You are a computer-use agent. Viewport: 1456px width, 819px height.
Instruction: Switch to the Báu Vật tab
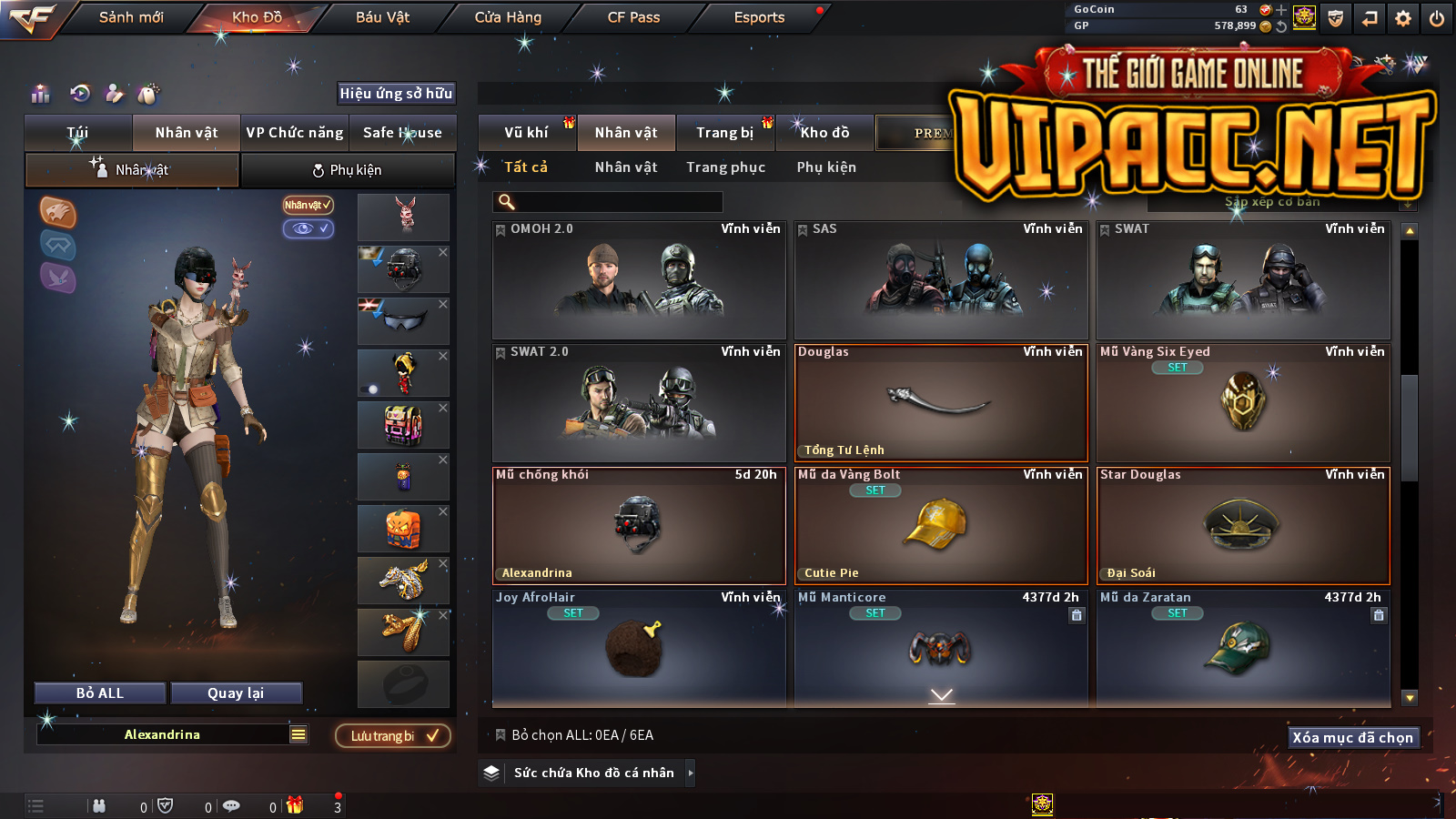click(382, 17)
